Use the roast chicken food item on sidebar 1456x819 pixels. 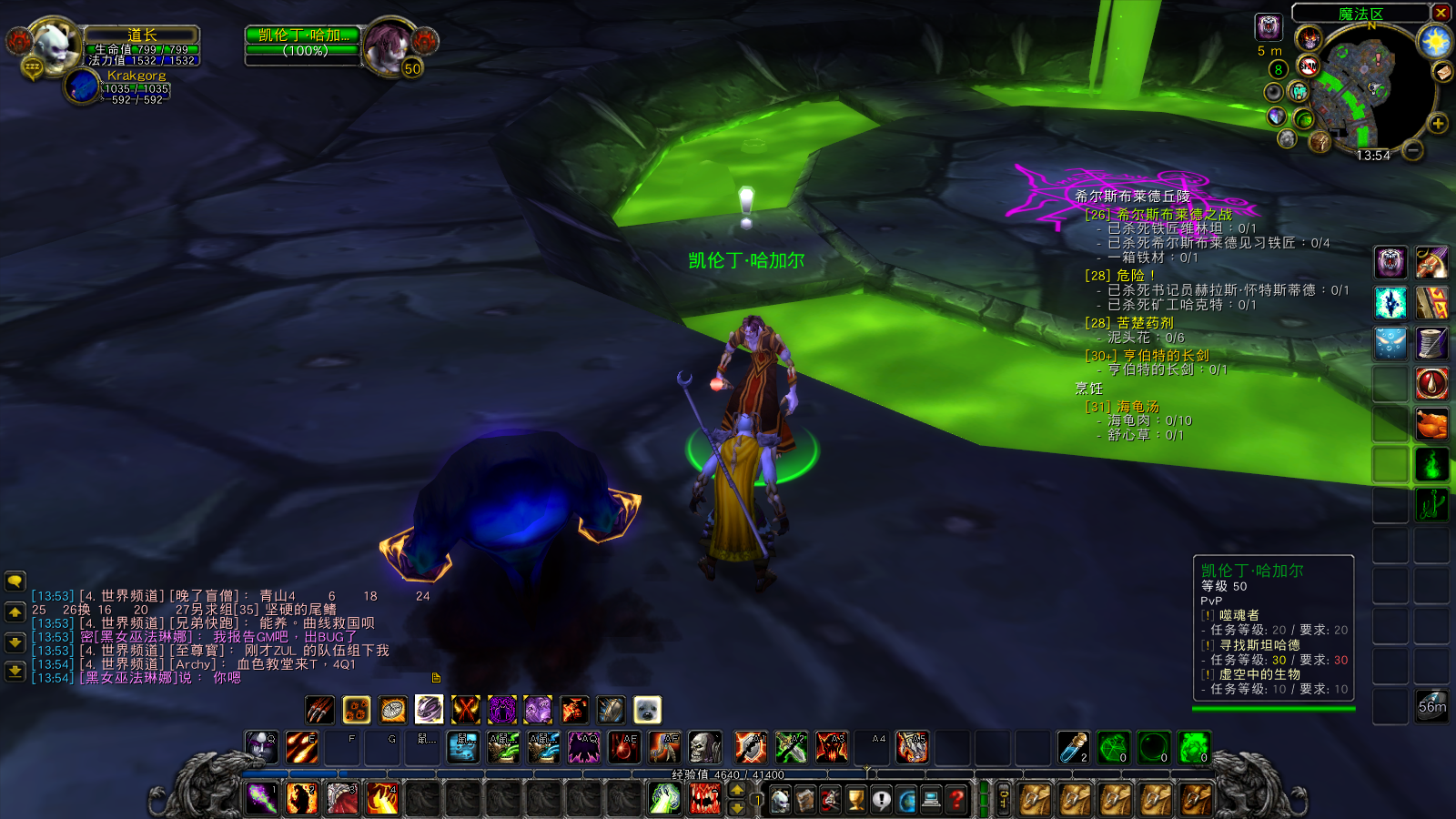coord(1430,422)
